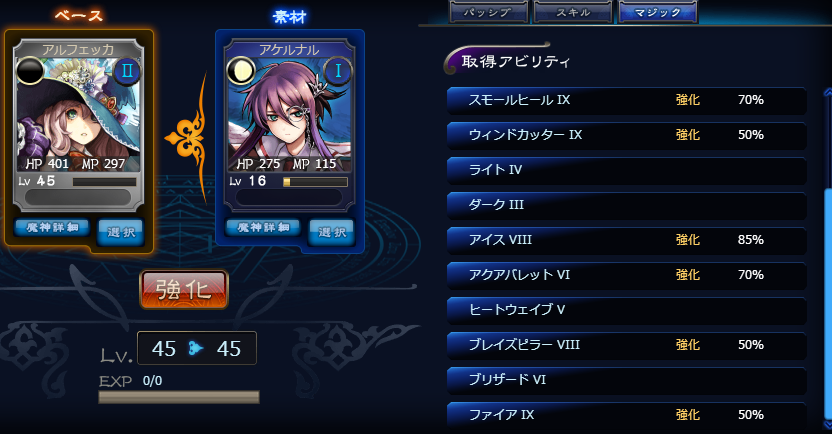The image size is (832, 434).
Task: Click the ファイア IX ability row
Action: point(626,414)
